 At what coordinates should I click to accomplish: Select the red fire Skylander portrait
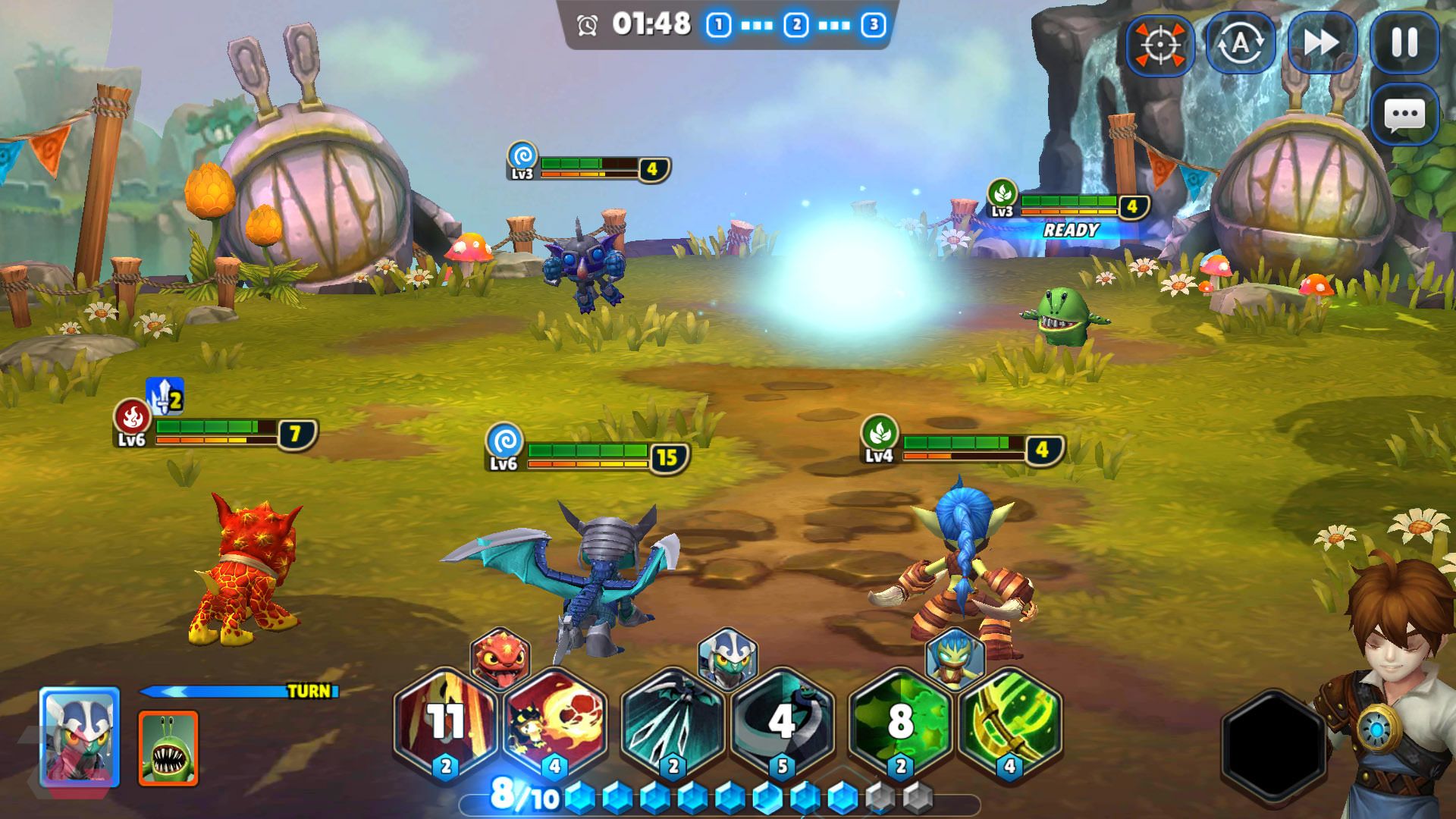tap(500, 657)
